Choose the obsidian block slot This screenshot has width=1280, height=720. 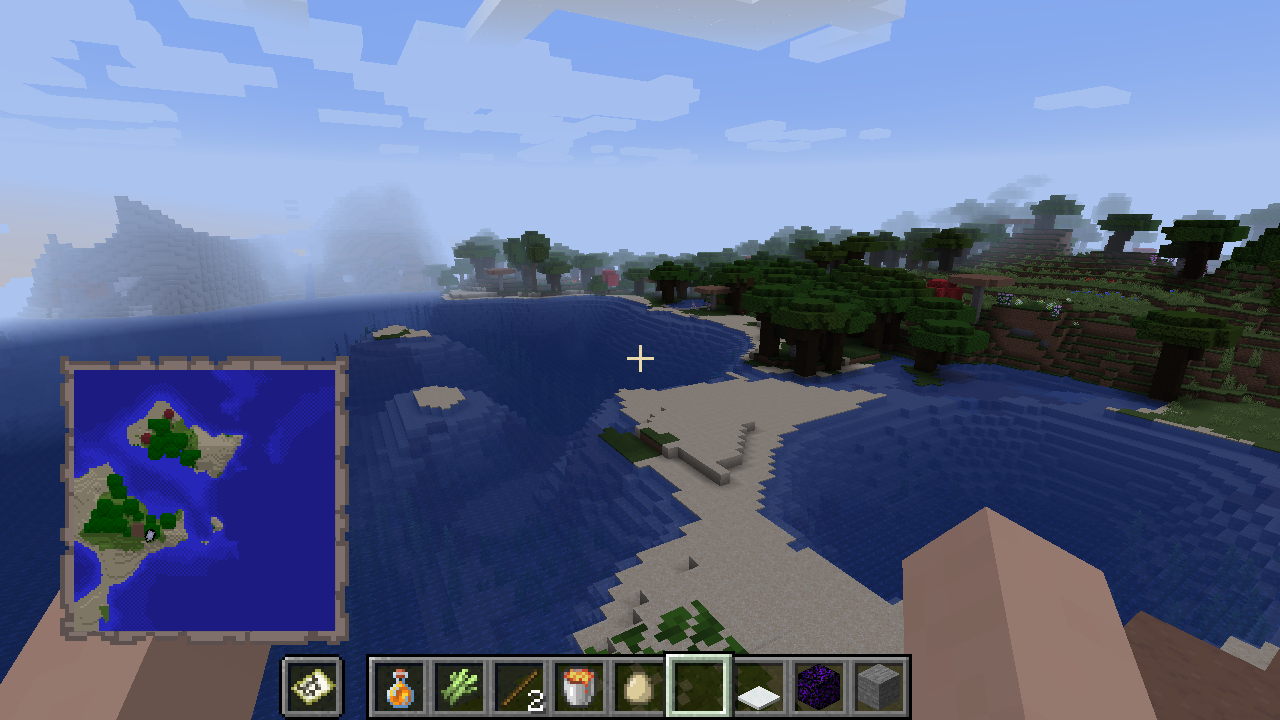(x=820, y=687)
